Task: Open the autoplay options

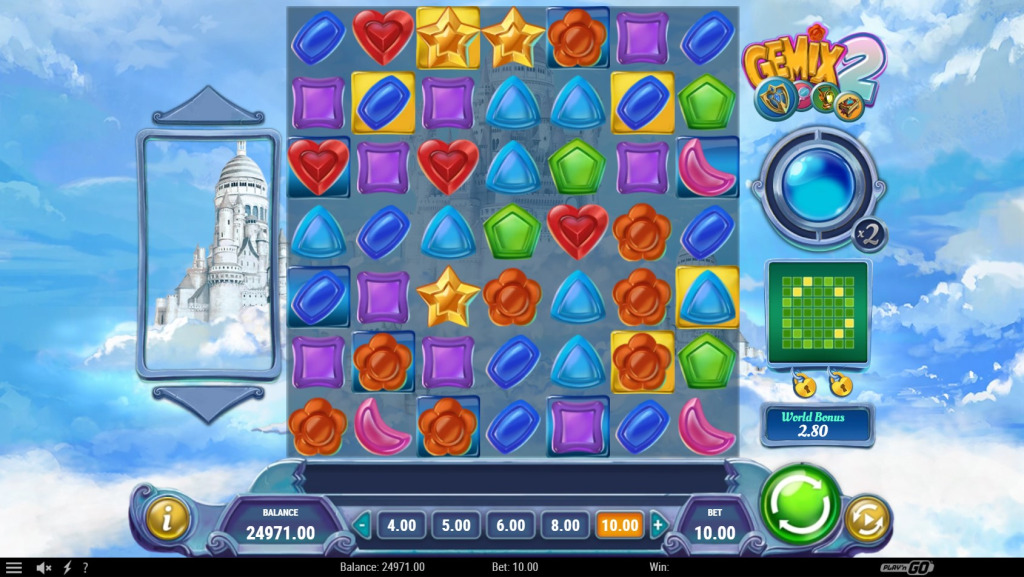Action: tap(866, 519)
